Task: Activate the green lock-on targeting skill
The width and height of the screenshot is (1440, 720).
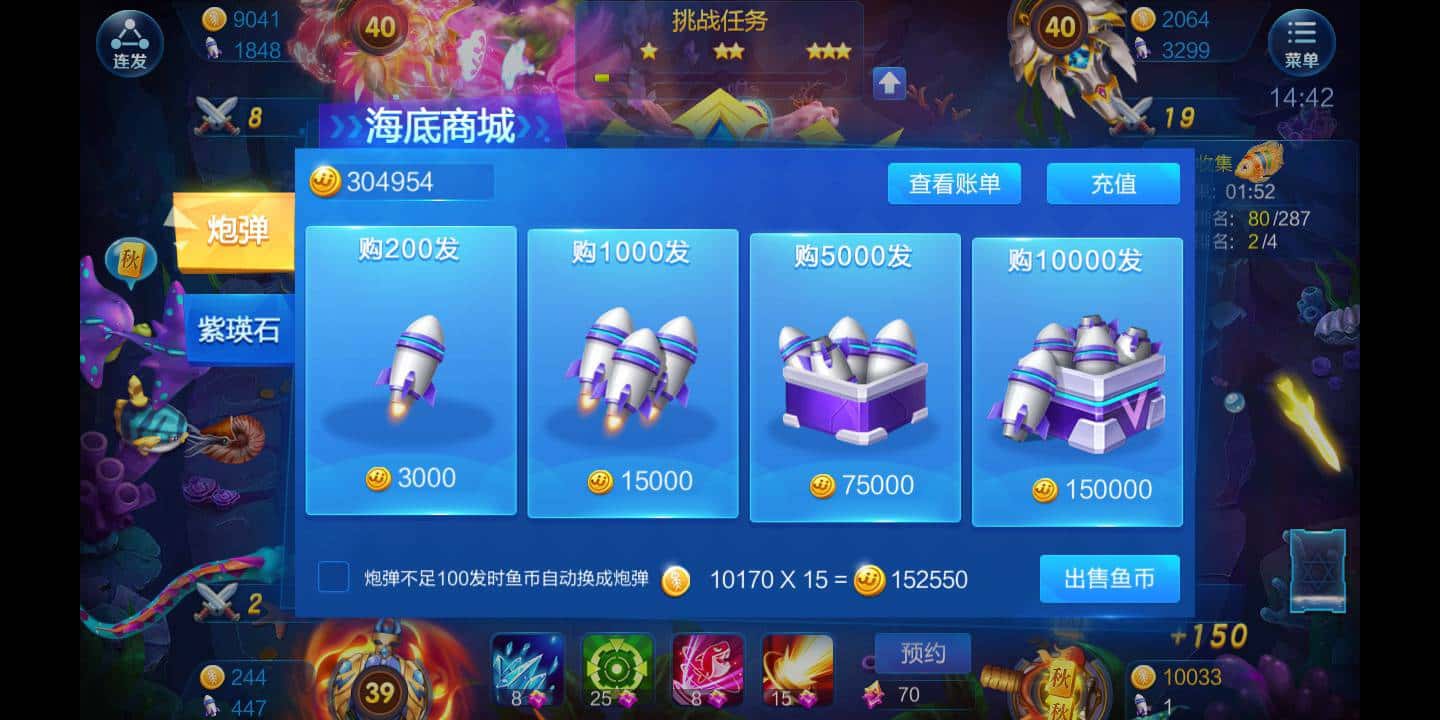Action: tap(614, 668)
